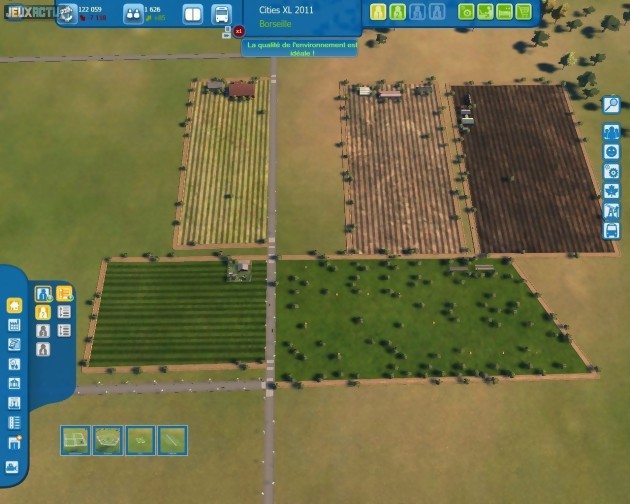Open the gear industry overlay filter

point(611,171)
